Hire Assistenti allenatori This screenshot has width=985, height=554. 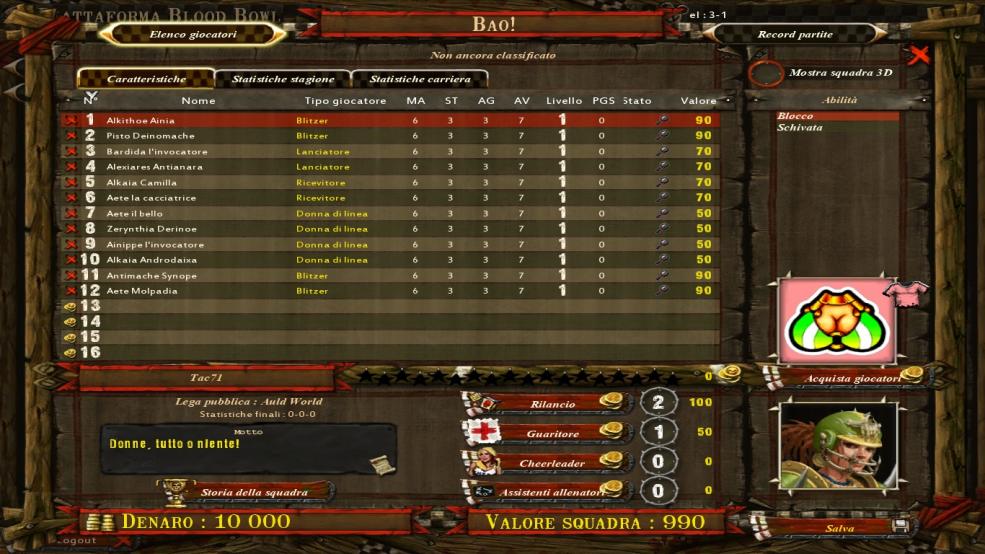[x=551, y=491]
